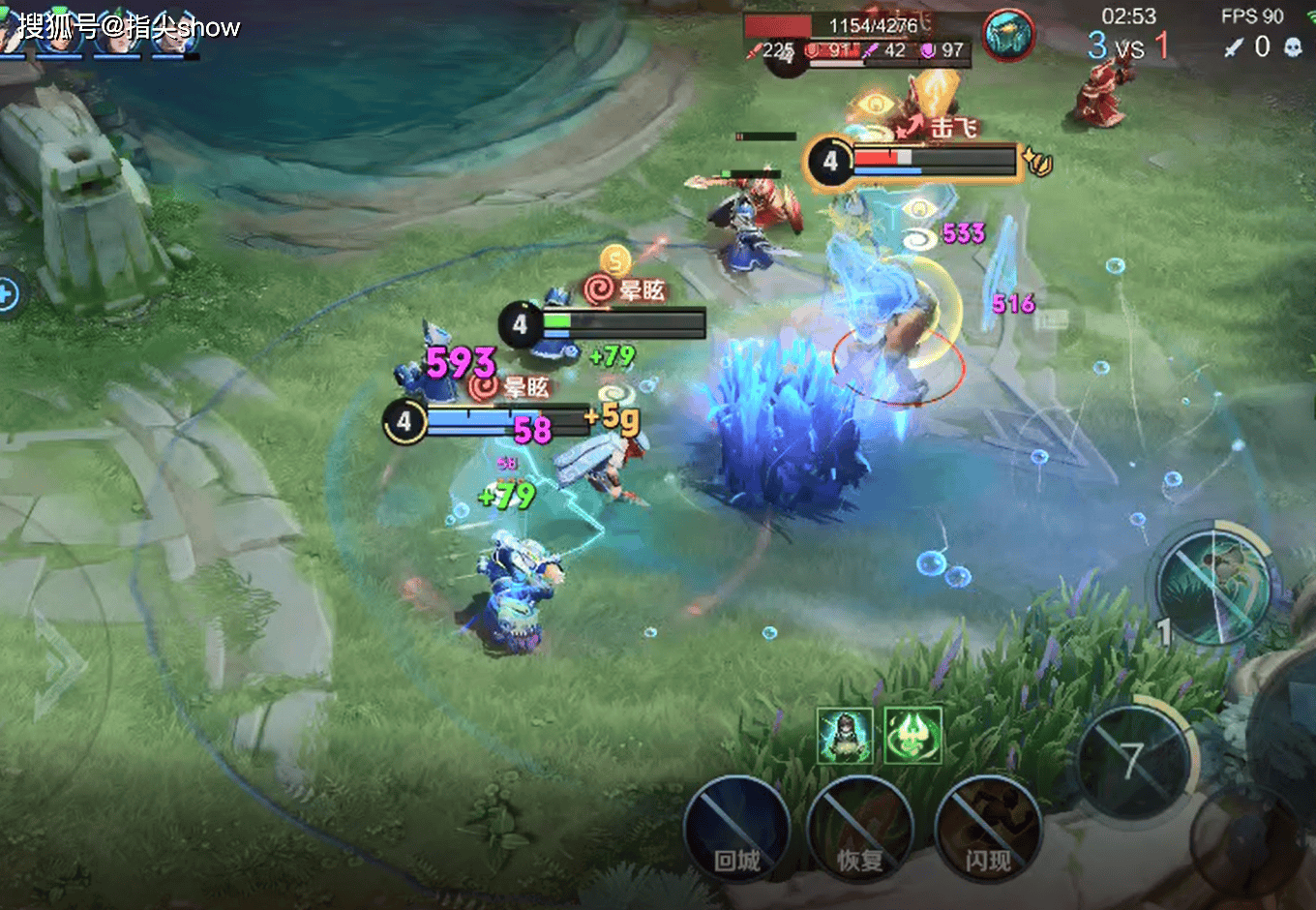1316x910 pixels.
Task: Trigger the skill button showing cooldown 7
Action: click(1133, 761)
